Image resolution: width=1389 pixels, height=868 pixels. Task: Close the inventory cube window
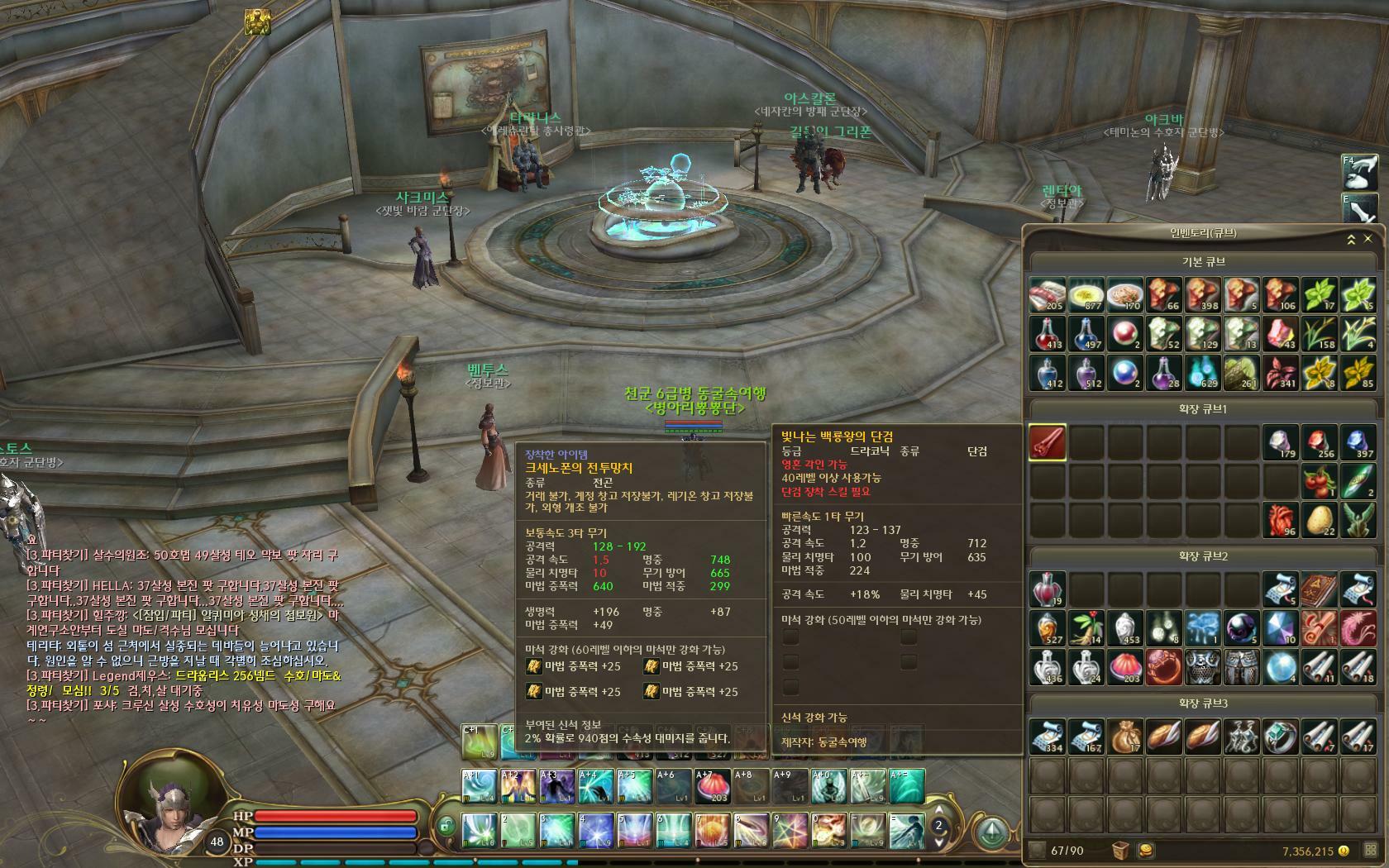1368,239
